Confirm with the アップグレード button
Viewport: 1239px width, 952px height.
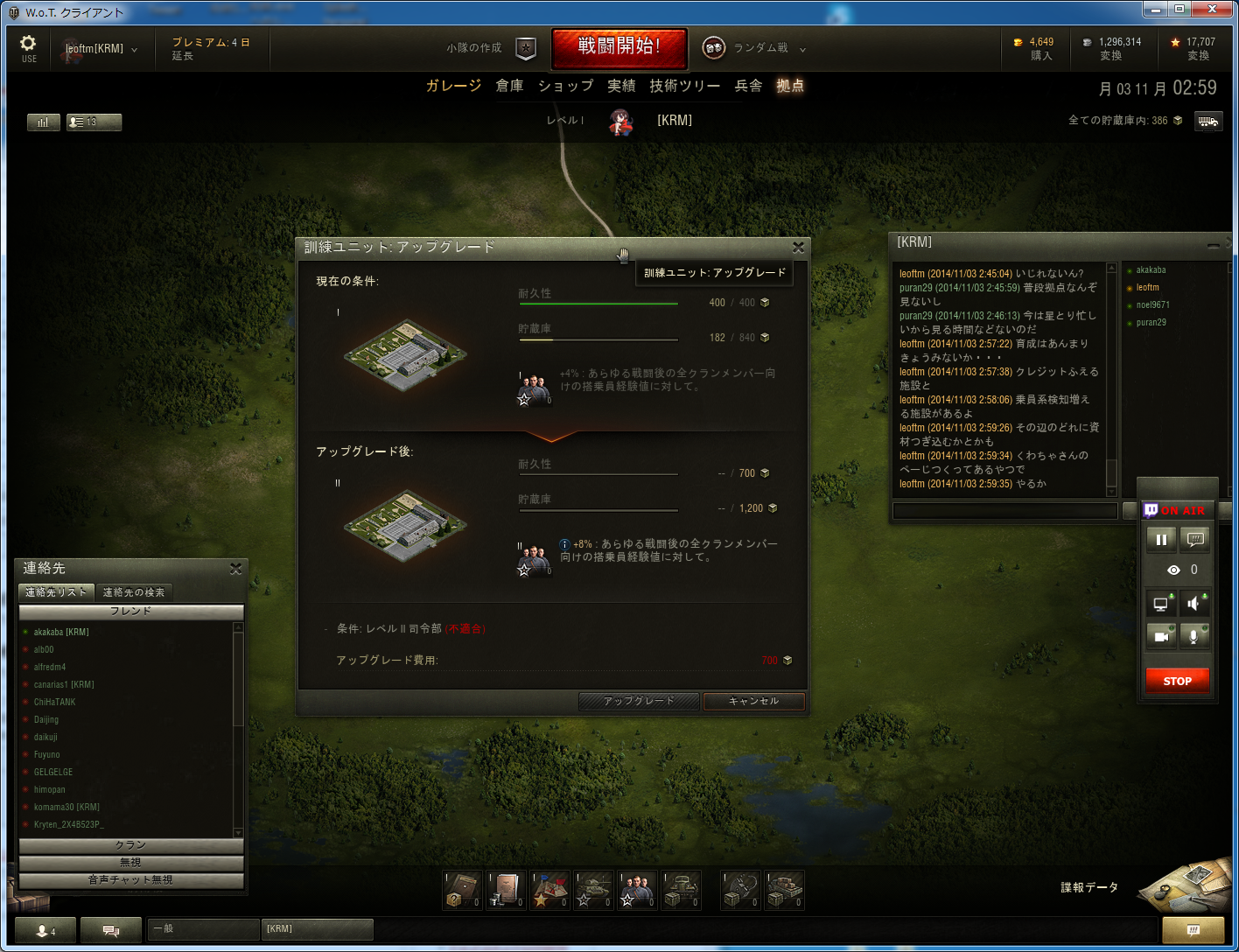(x=639, y=701)
